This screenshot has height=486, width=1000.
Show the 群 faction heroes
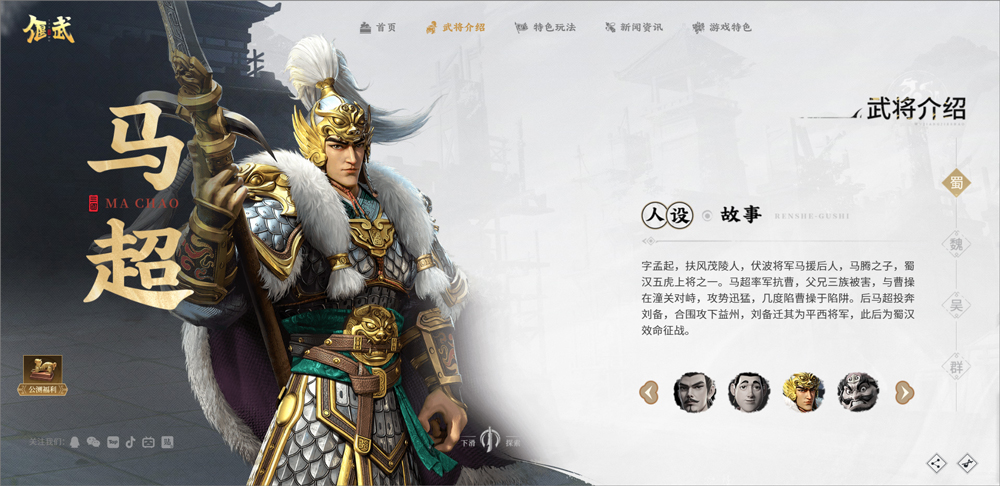(x=957, y=366)
